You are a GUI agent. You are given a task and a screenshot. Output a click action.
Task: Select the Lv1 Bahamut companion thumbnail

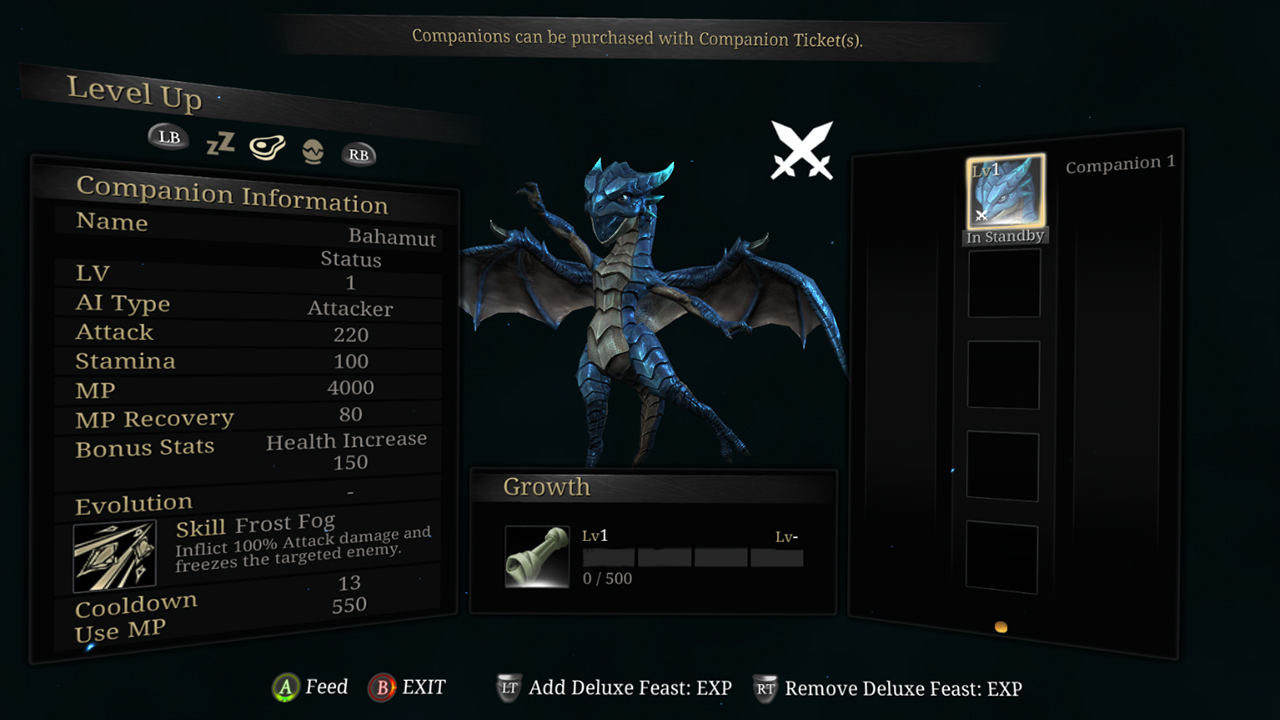point(1005,190)
